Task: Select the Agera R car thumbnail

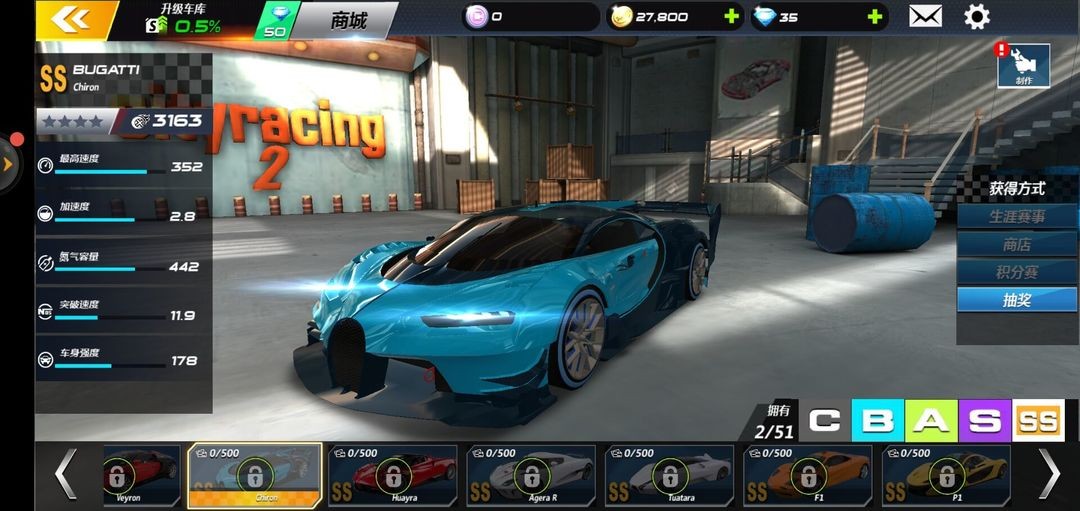Action: pos(531,475)
